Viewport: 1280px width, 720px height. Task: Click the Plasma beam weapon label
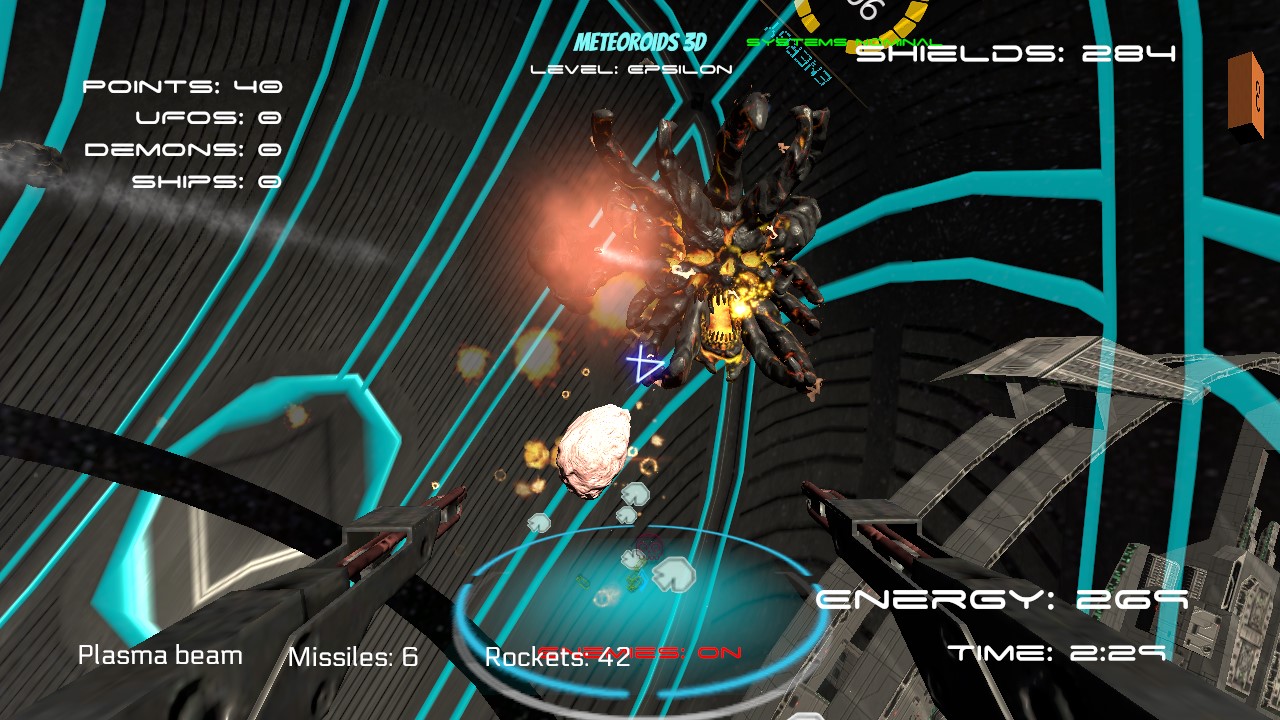click(158, 655)
